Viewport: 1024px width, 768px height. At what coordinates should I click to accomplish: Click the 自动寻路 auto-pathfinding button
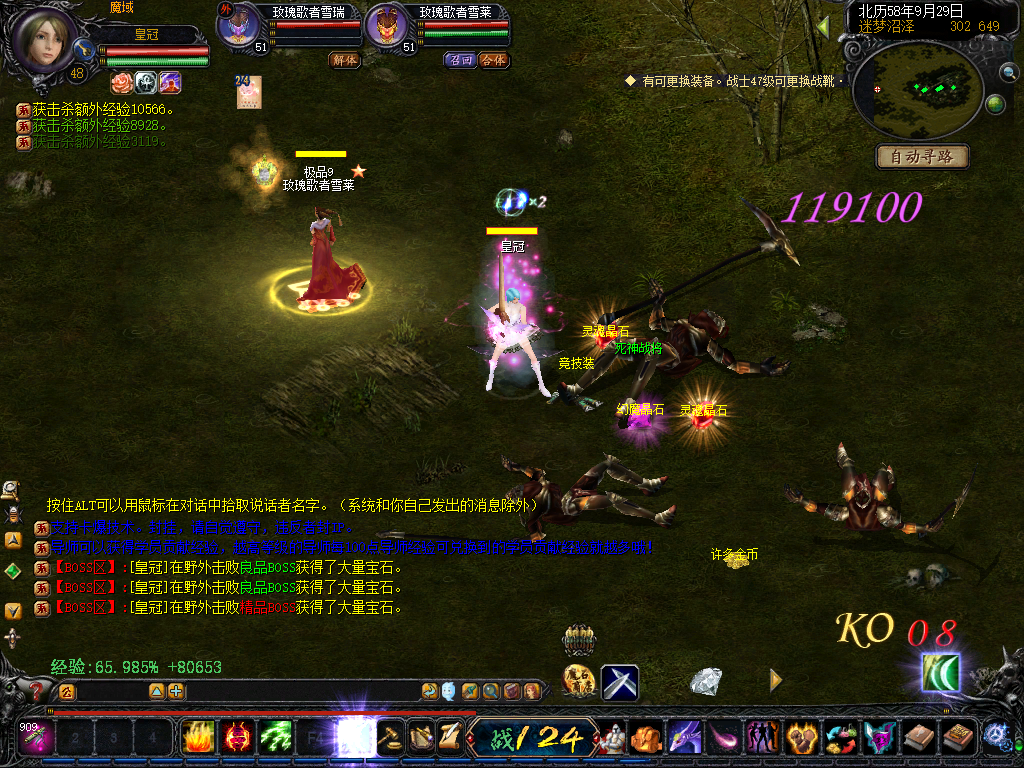(x=923, y=157)
